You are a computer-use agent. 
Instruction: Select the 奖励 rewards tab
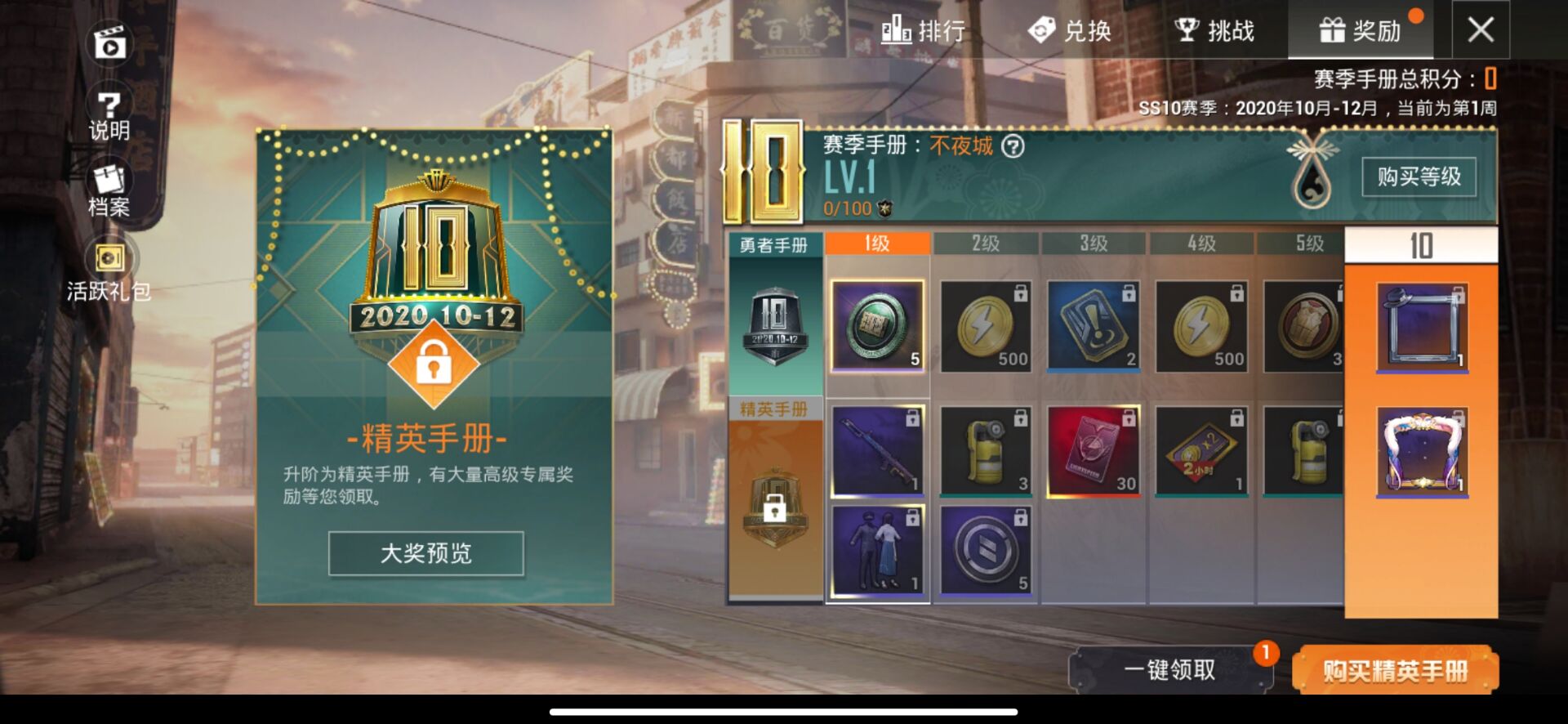1361,31
